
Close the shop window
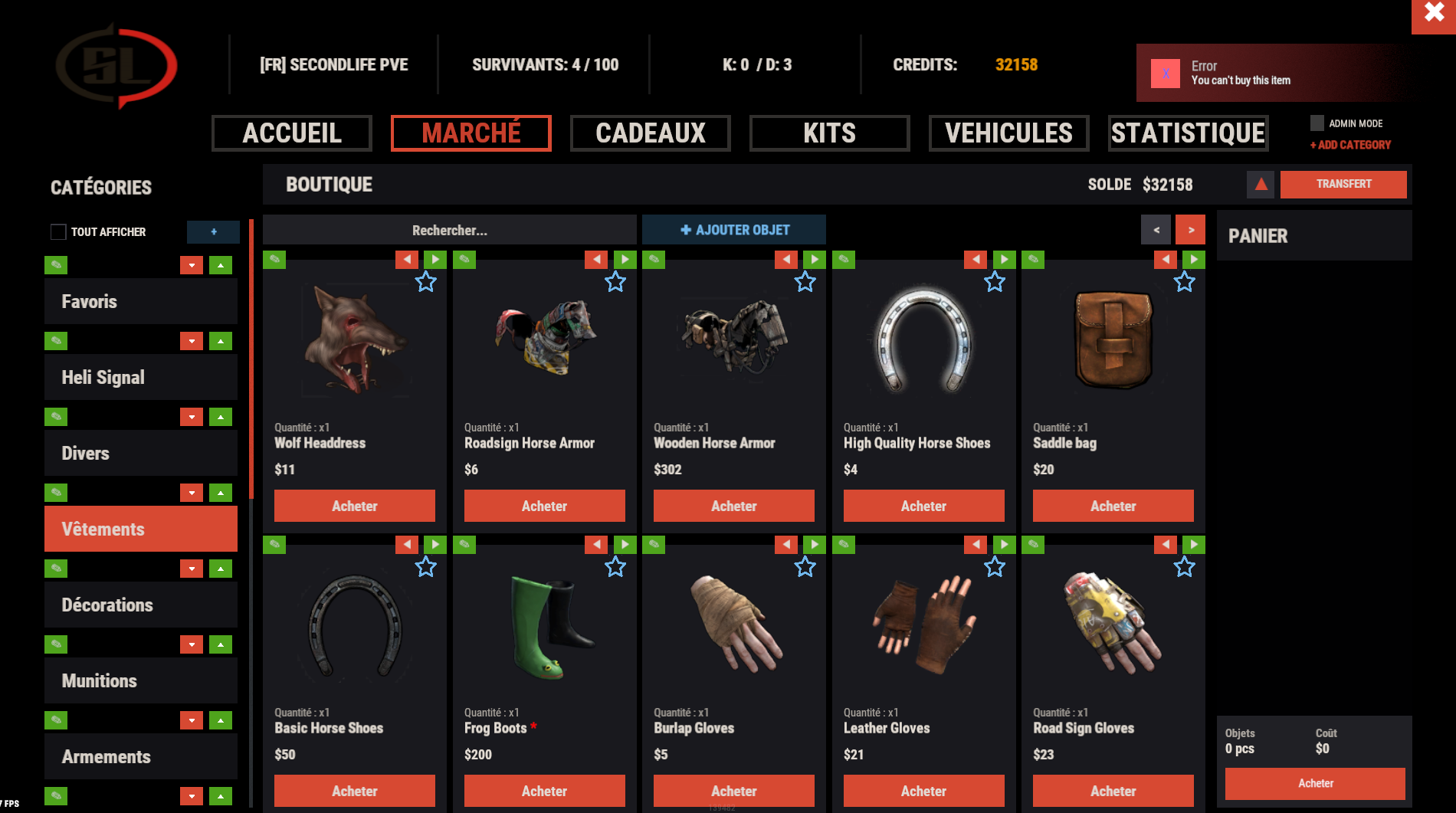(1433, 14)
